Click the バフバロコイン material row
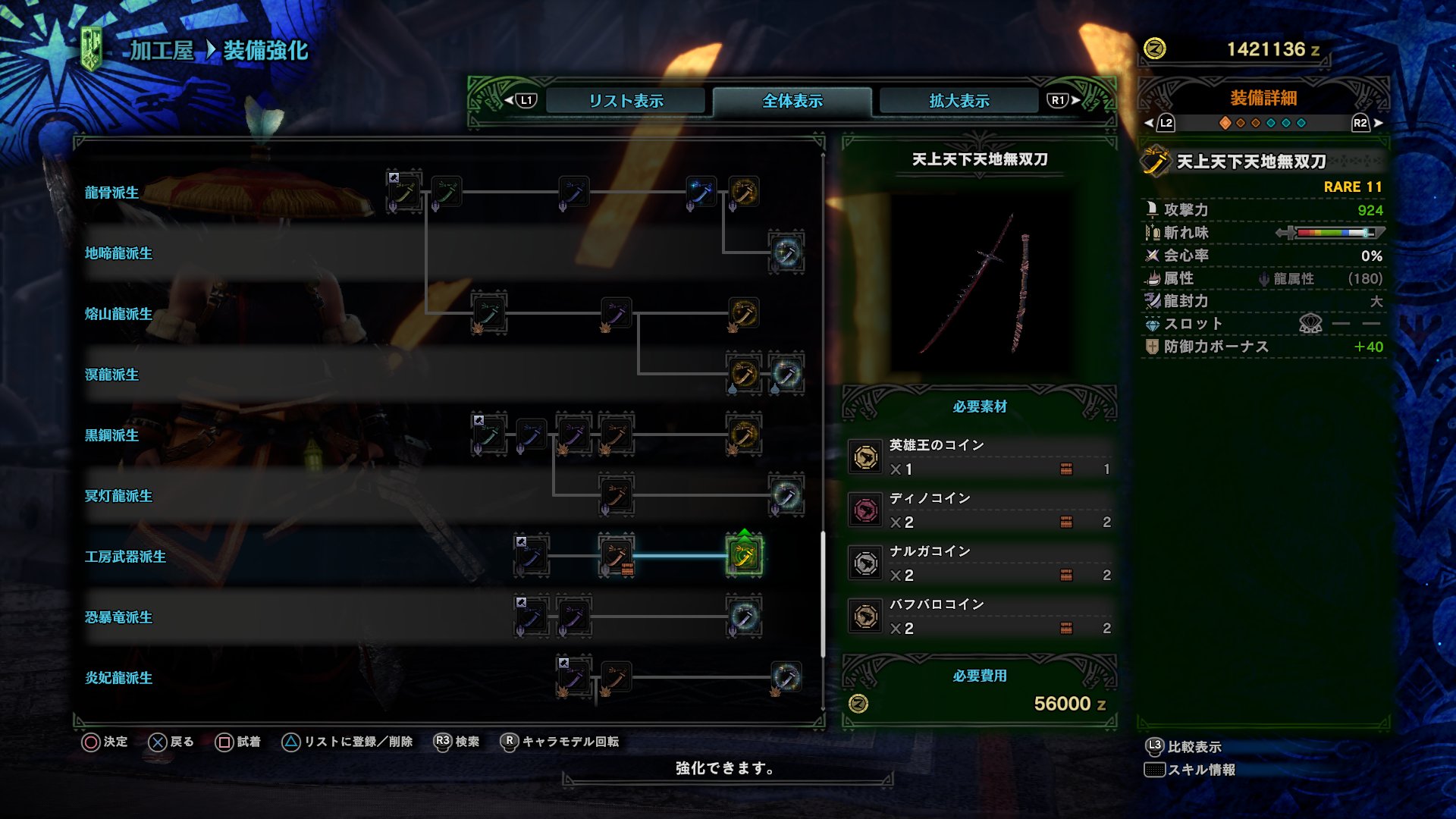 click(x=980, y=617)
